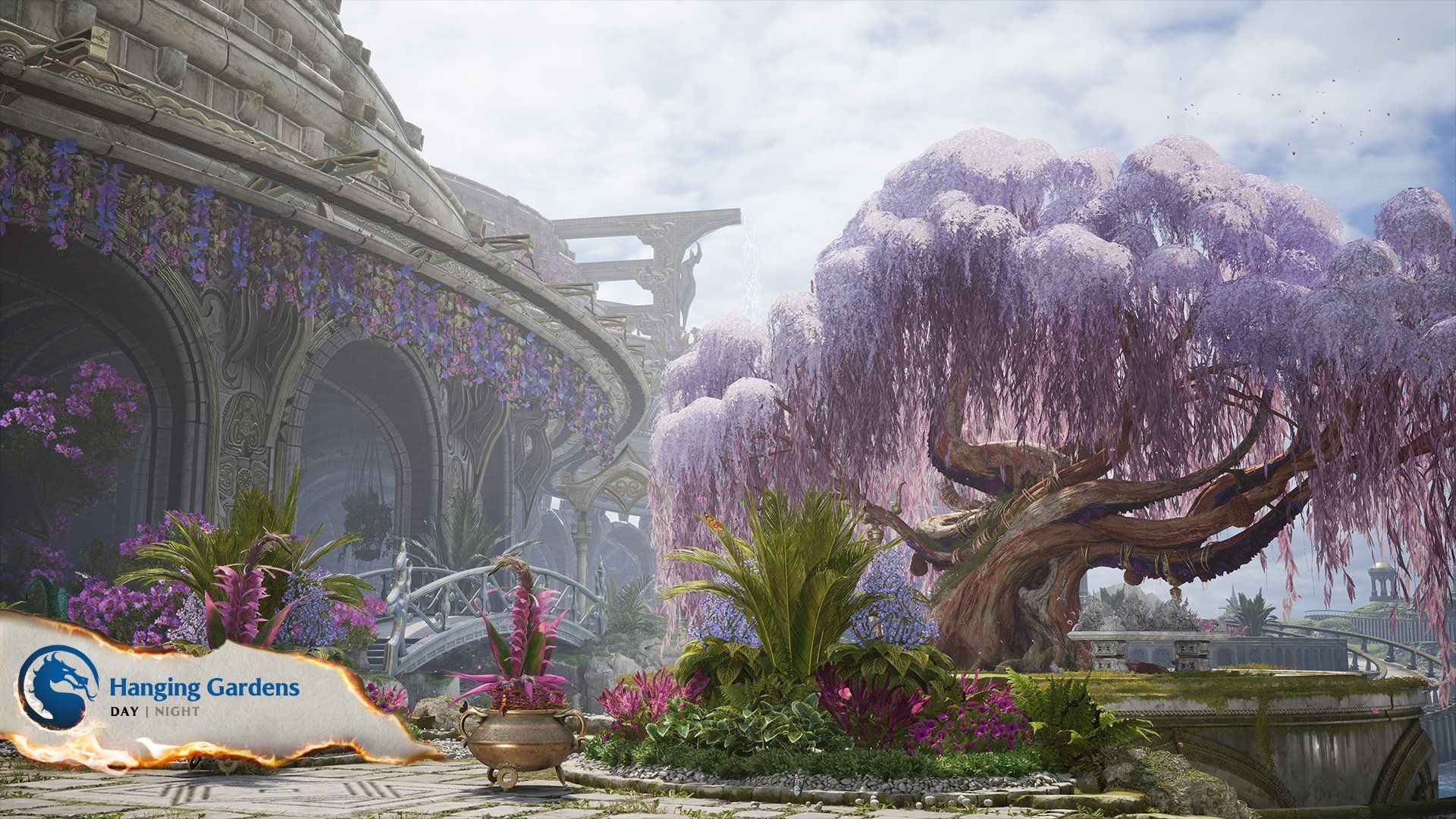The image size is (1456, 819).
Task: Switch to the NIGHT stage variant
Action: tap(175, 712)
